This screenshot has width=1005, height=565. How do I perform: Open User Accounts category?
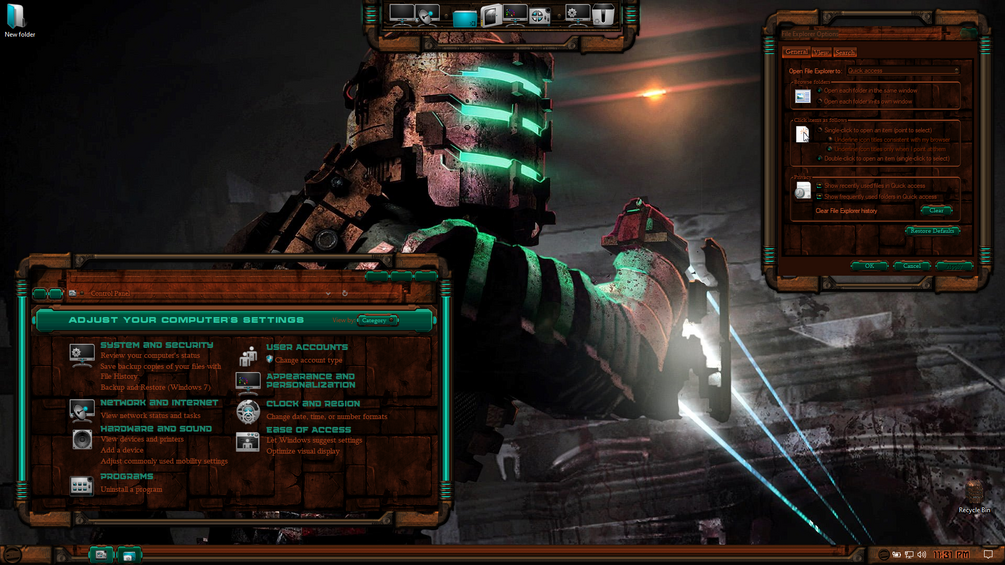click(307, 347)
